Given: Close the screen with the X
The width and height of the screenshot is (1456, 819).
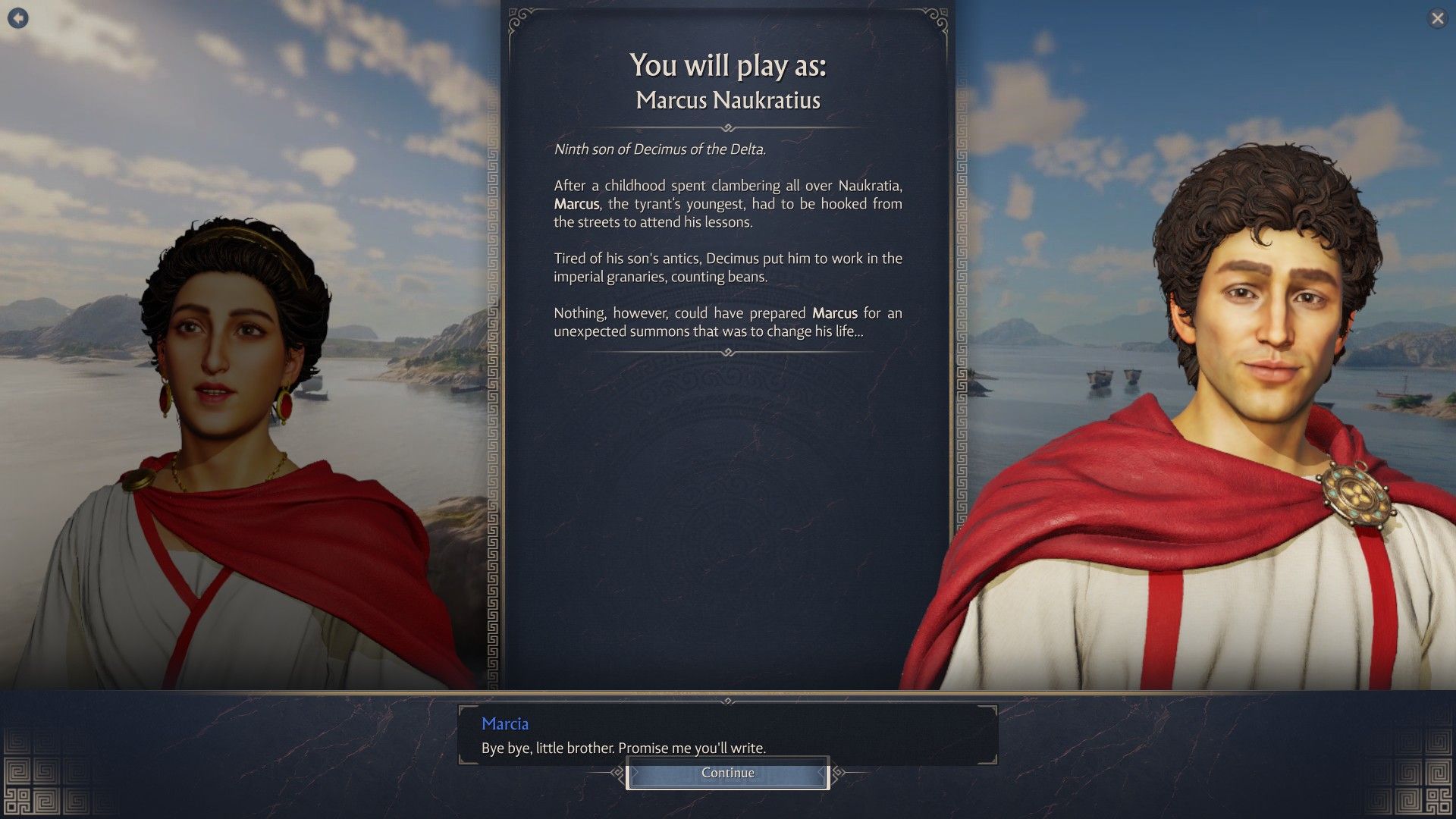Looking at the screenshot, I should coord(1437,18).
